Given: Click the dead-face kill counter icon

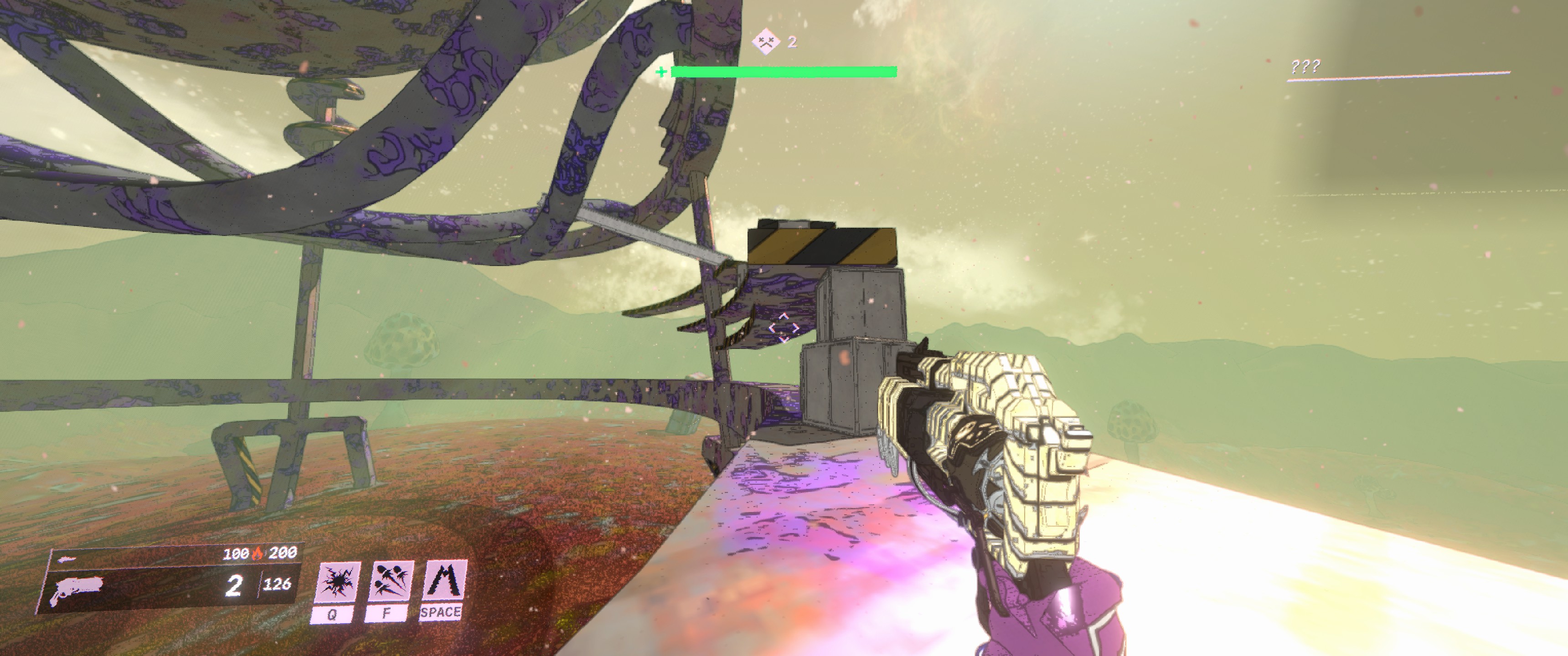Looking at the screenshot, I should pos(765,42).
